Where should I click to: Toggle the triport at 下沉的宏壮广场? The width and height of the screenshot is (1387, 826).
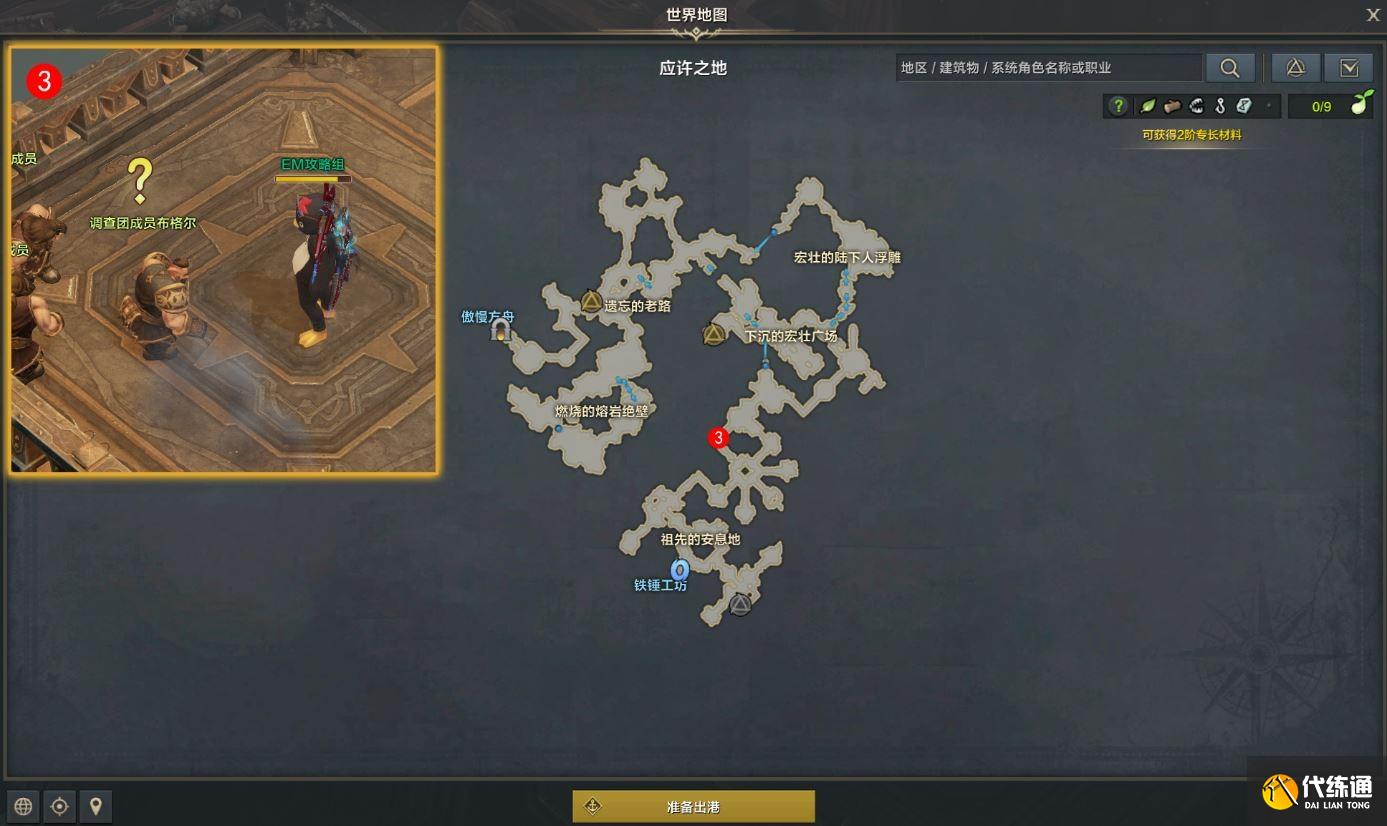coord(714,333)
